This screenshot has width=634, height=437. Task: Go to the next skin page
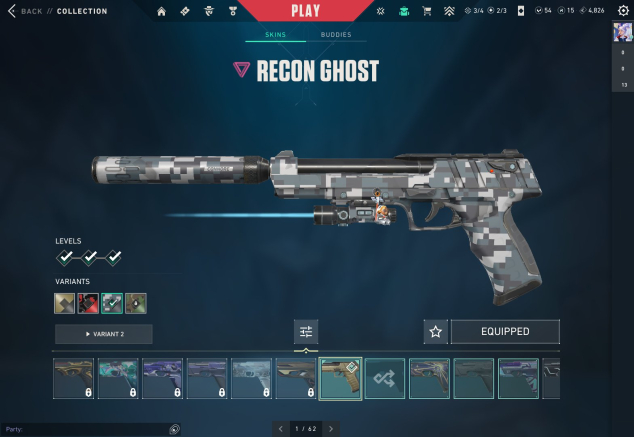pyautogui.click(x=331, y=429)
